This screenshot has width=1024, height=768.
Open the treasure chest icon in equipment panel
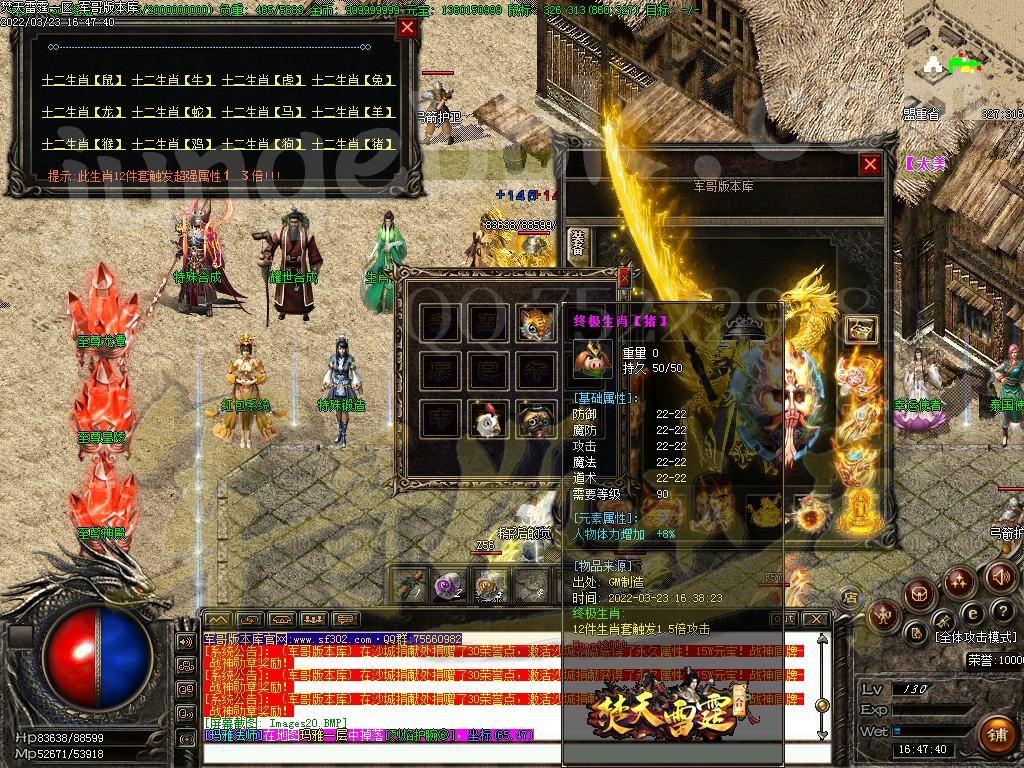861,329
